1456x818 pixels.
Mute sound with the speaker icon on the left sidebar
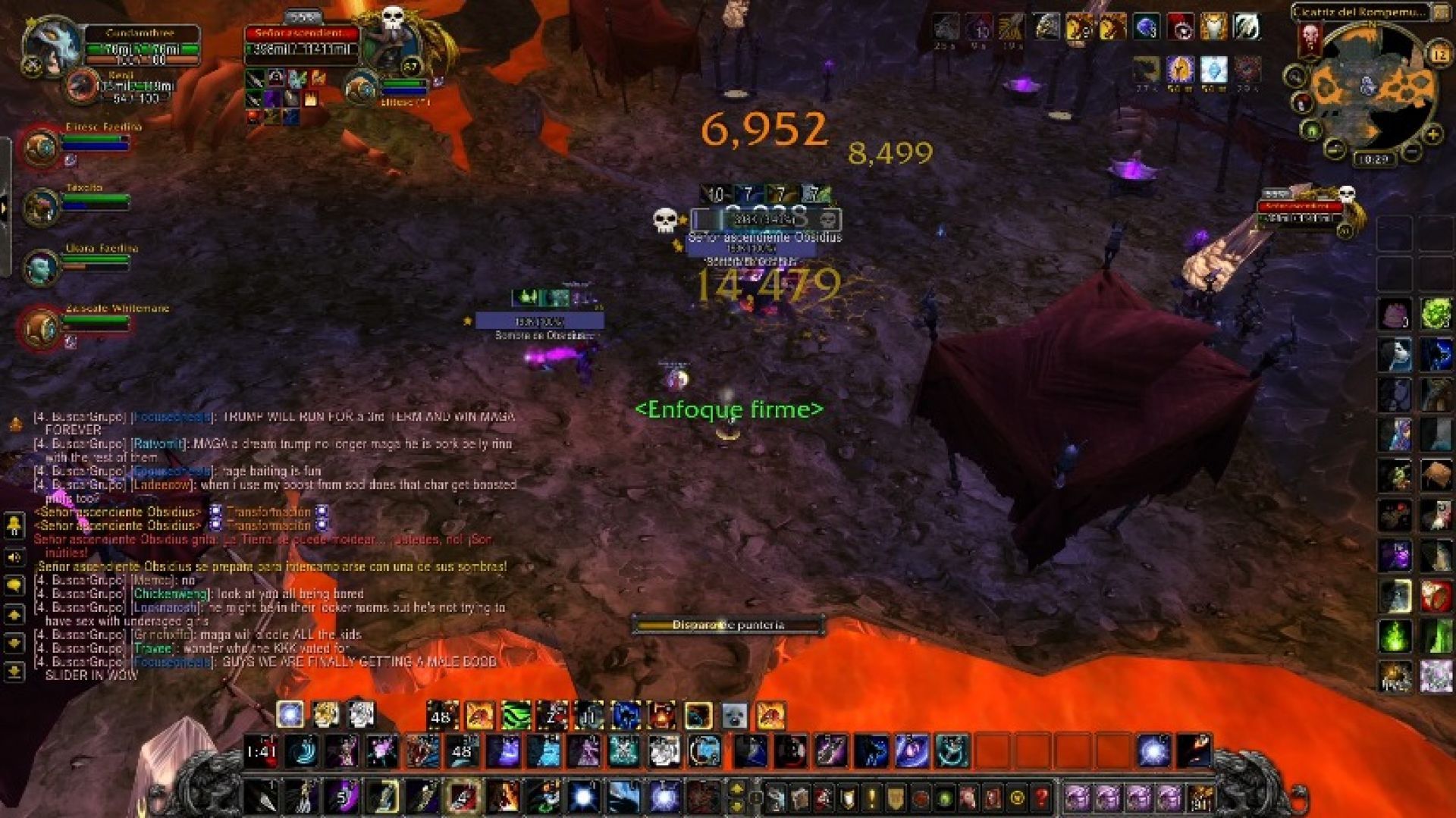coord(13,557)
